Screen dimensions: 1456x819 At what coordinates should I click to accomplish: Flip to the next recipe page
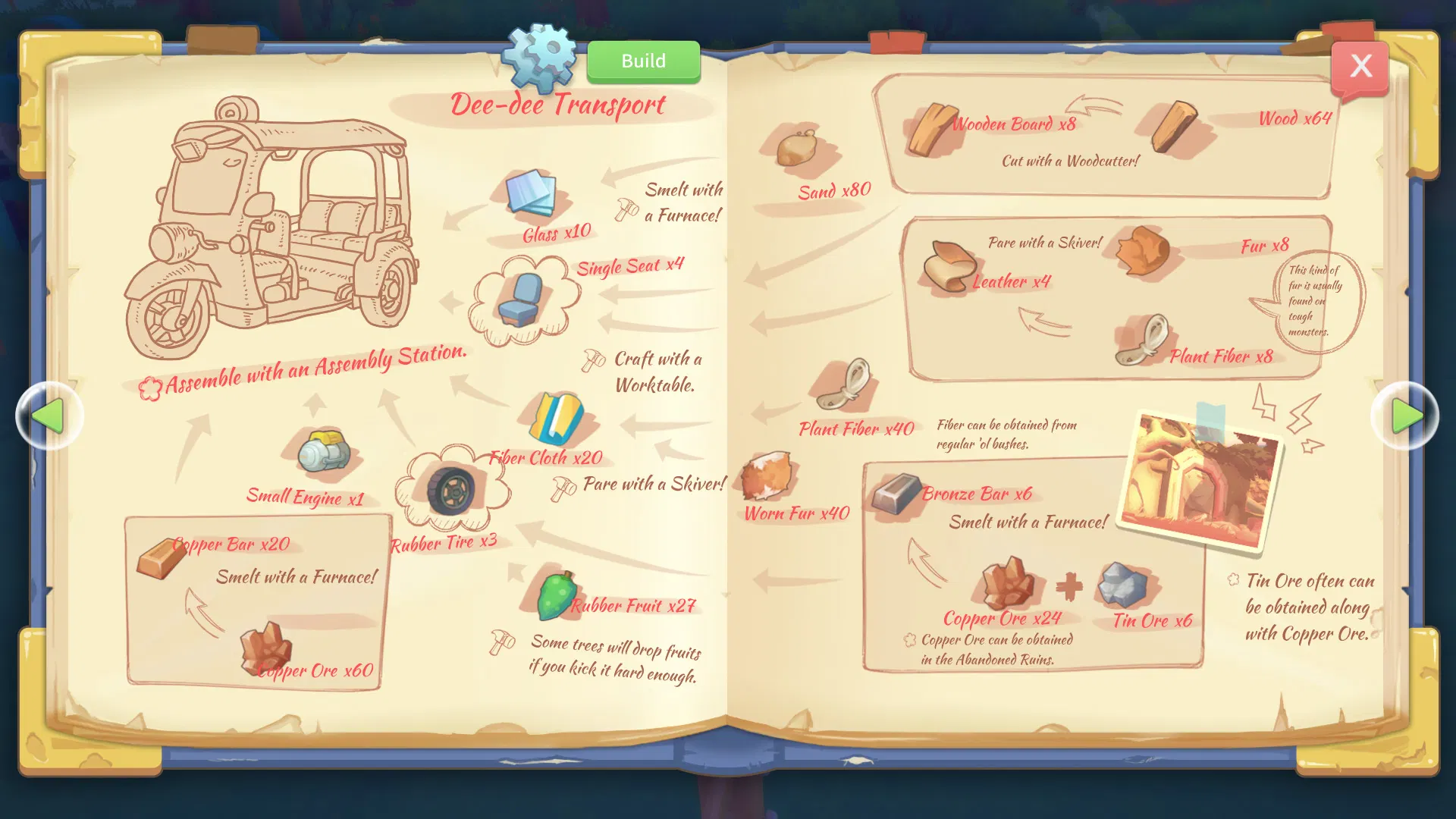pyautogui.click(x=1405, y=416)
